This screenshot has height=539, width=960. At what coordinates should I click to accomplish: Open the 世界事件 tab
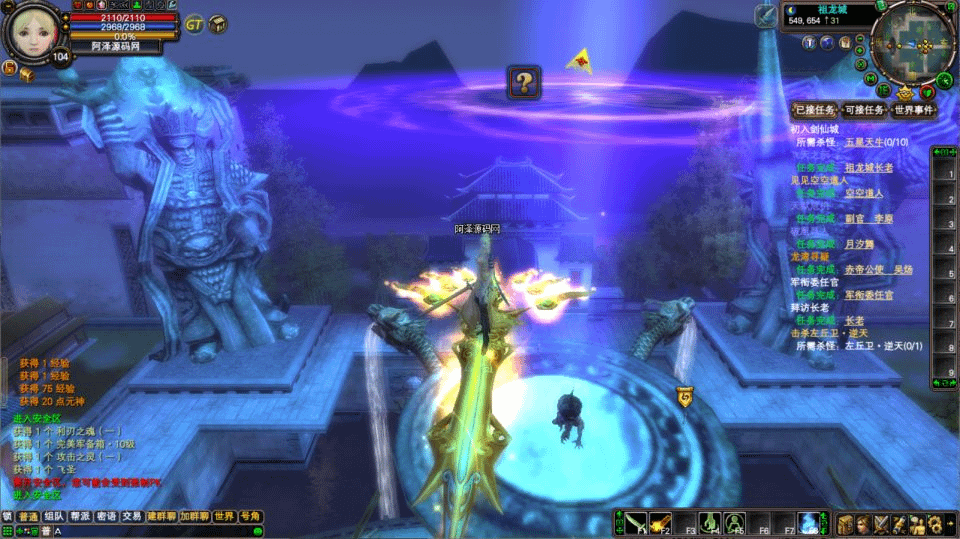tap(914, 110)
